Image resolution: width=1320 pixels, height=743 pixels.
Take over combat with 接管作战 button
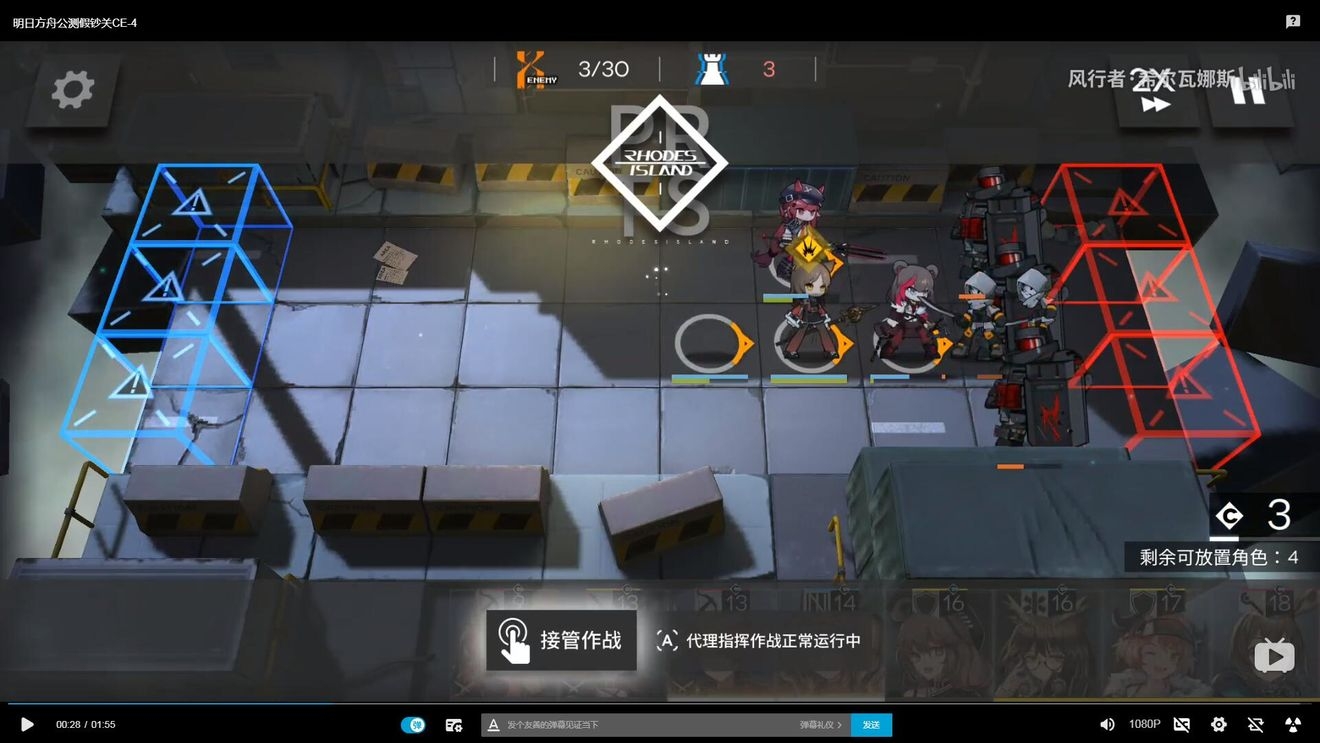(561, 640)
